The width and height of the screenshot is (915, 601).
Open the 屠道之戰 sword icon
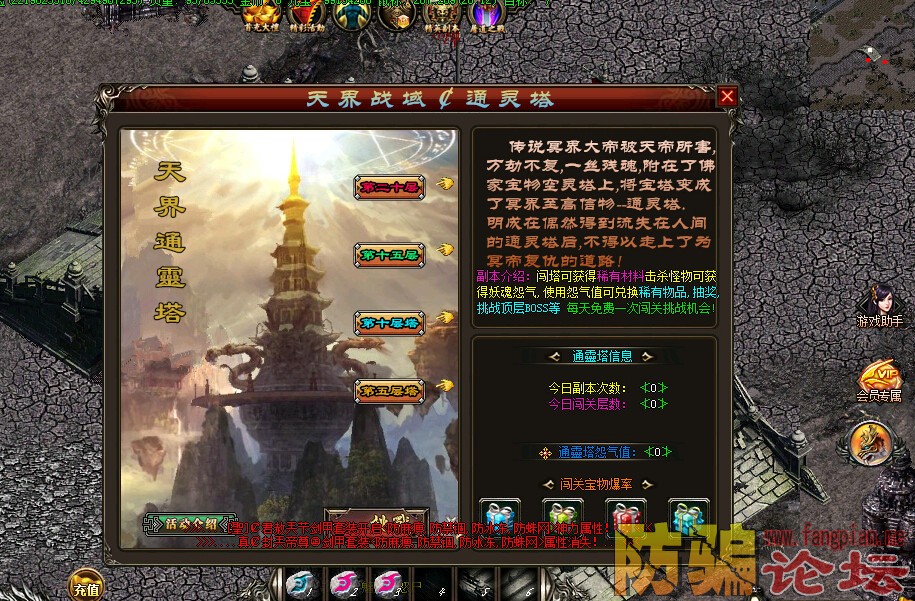tap(487, 15)
